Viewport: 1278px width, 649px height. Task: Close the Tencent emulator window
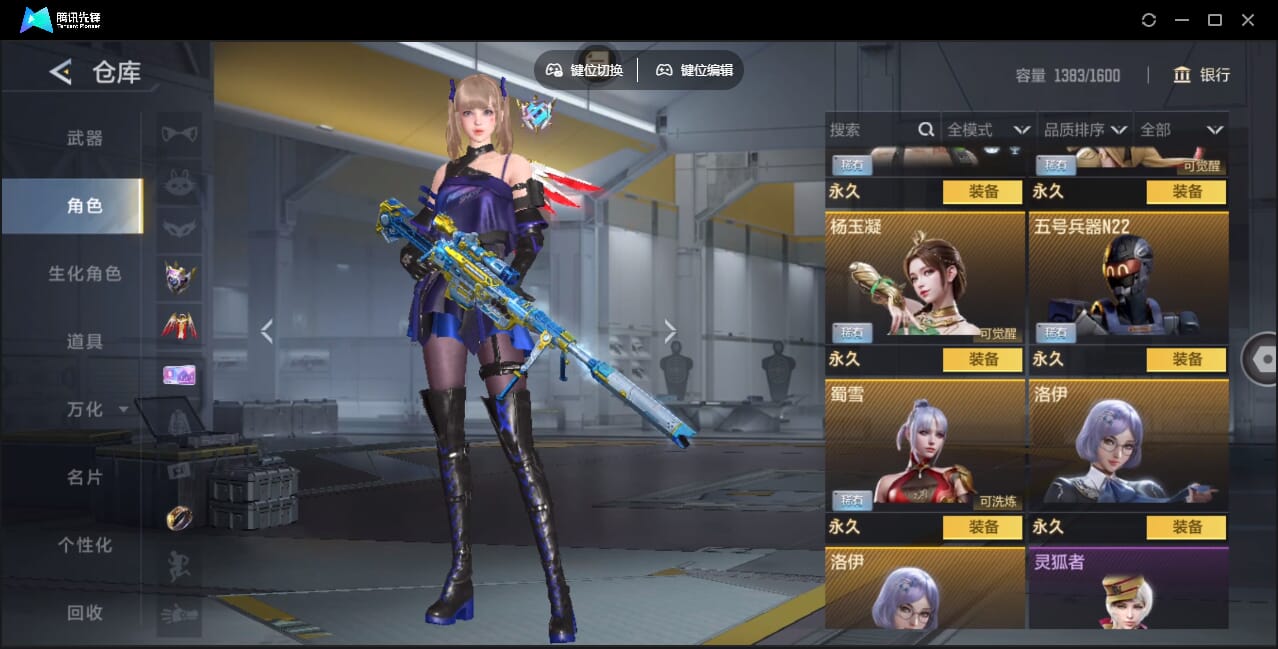click(1248, 20)
